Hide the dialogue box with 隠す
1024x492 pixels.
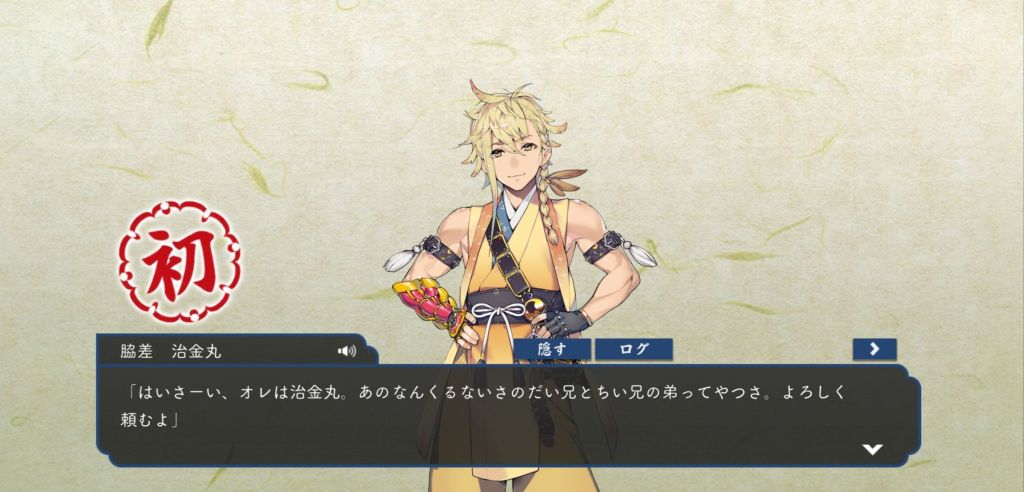[x=552, y=349]
